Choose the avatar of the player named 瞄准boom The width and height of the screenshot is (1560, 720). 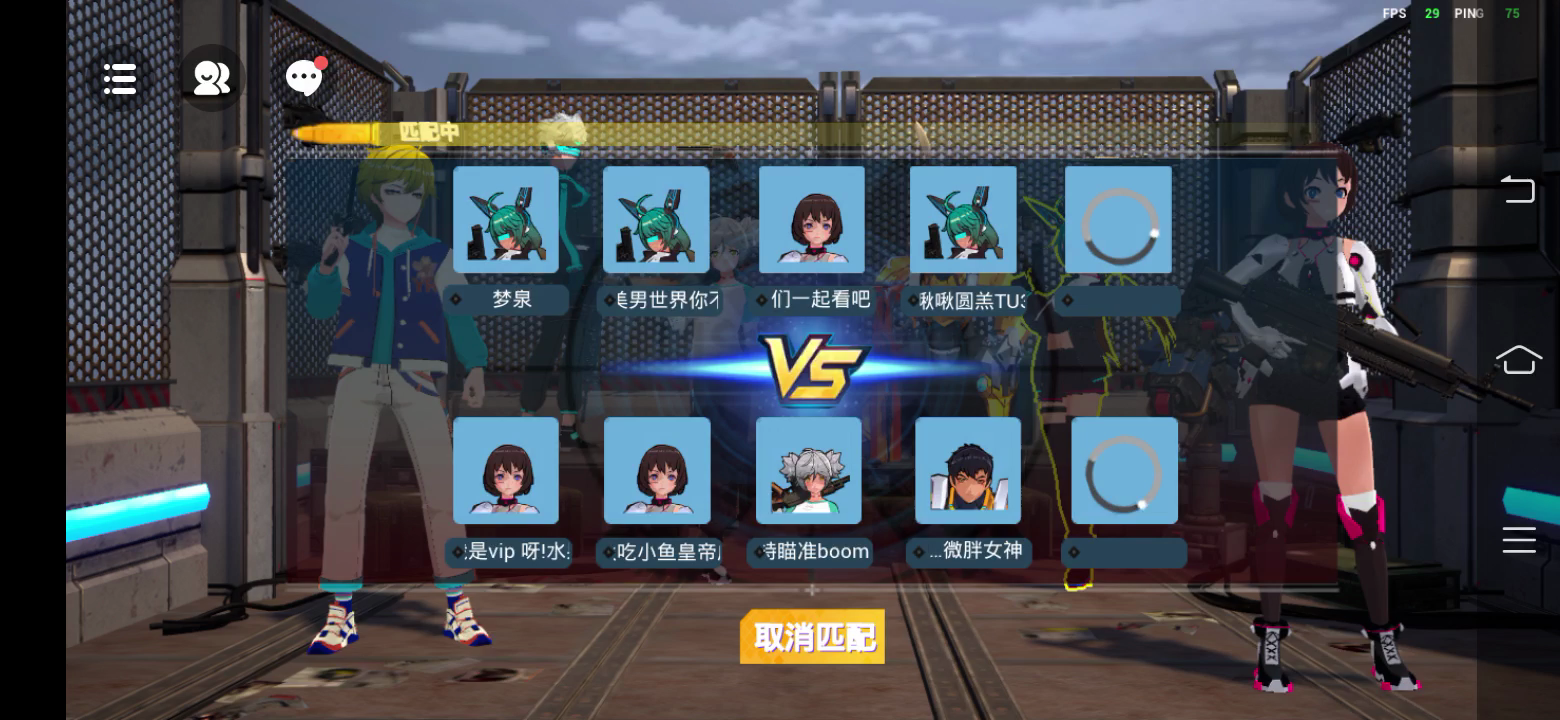pyautogui.click(x=809, y=470)
